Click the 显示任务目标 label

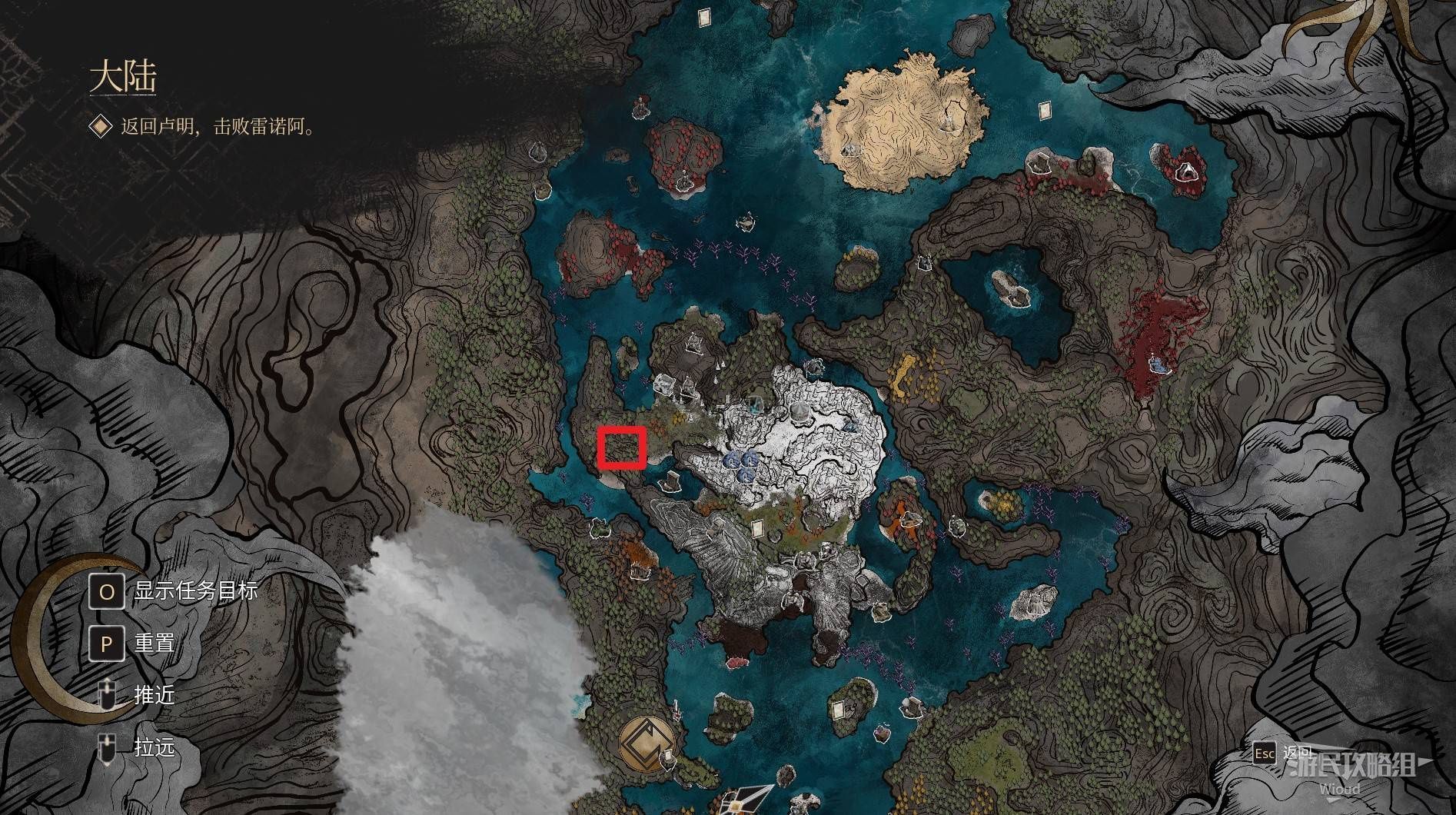[195, 590]
